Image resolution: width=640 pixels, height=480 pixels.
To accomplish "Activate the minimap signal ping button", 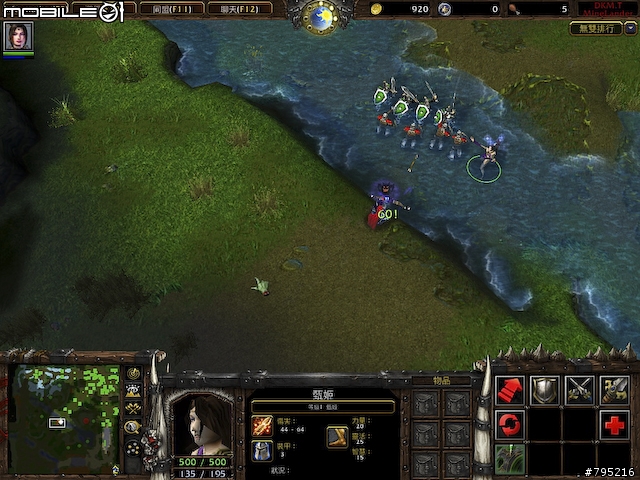I will tap(133, 374).
